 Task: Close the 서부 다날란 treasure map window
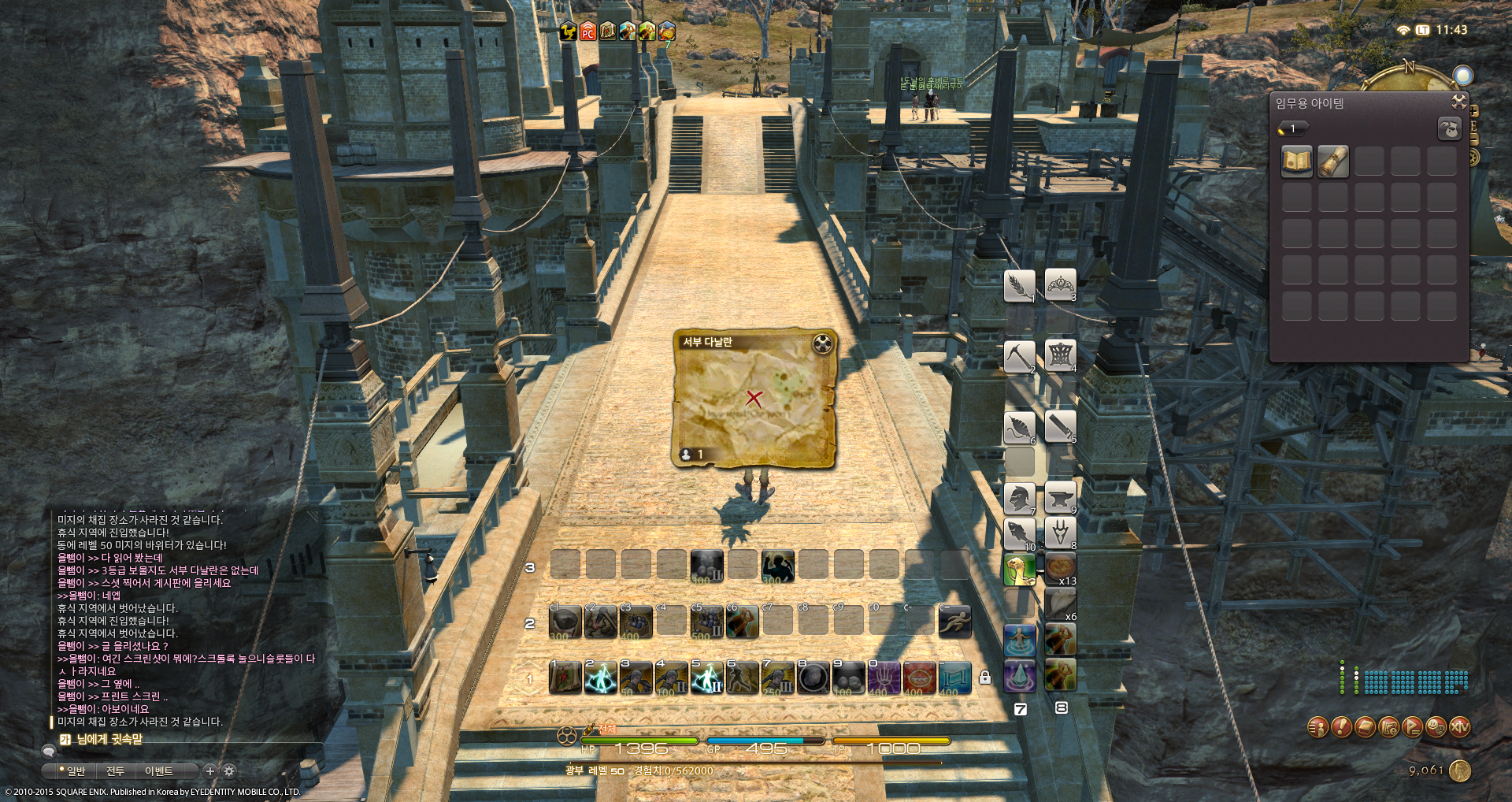click(822, 343)
